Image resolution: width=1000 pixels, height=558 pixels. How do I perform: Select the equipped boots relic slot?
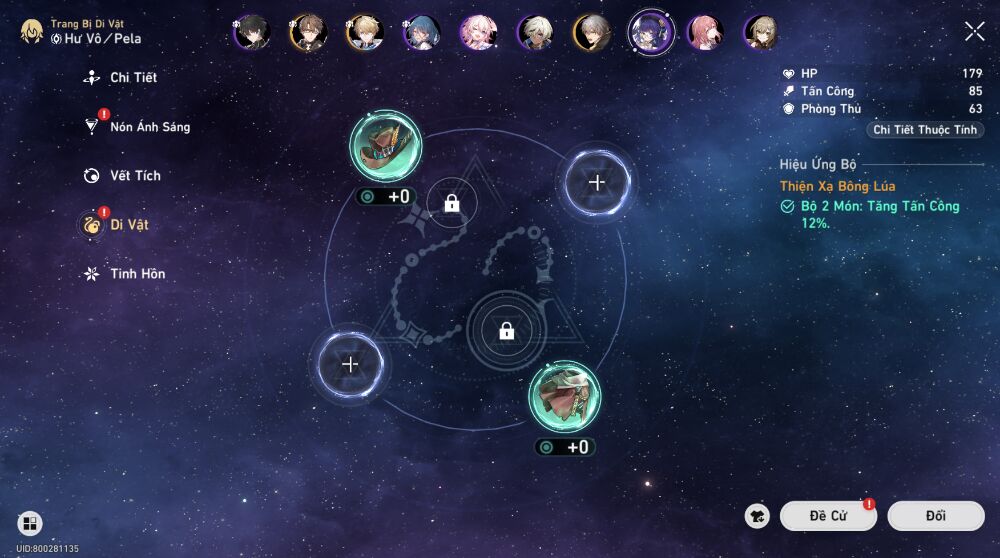565,397
